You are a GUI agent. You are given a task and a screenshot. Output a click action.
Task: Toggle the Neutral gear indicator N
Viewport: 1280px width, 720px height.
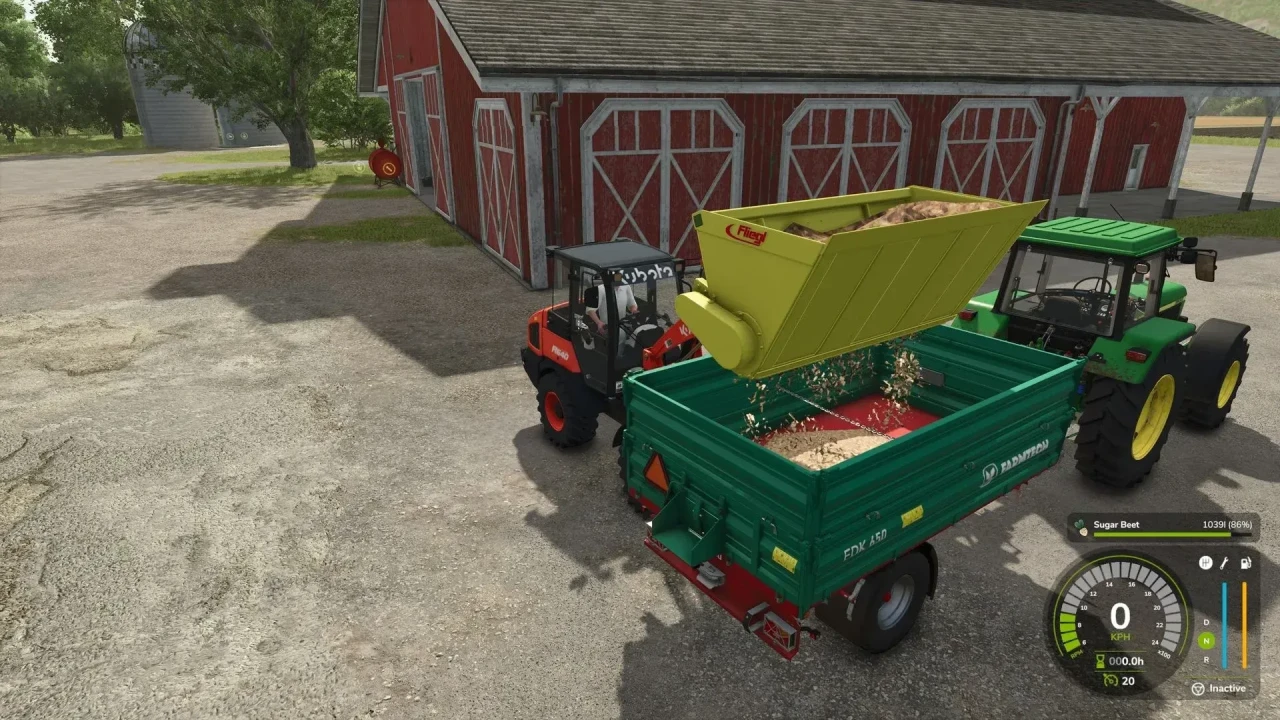(1207, 640)
